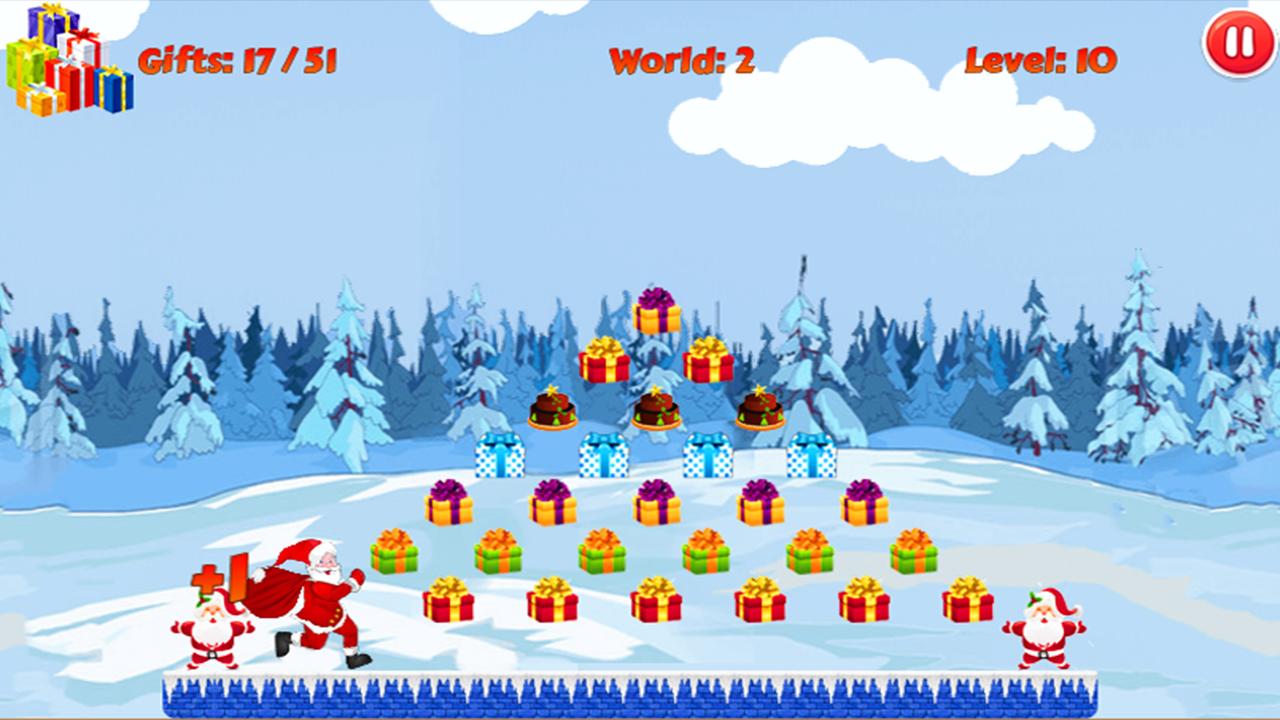Click a chocolate cake gift in the pyramid
This screenshot has width=1280, height=720.
point(655,408)
